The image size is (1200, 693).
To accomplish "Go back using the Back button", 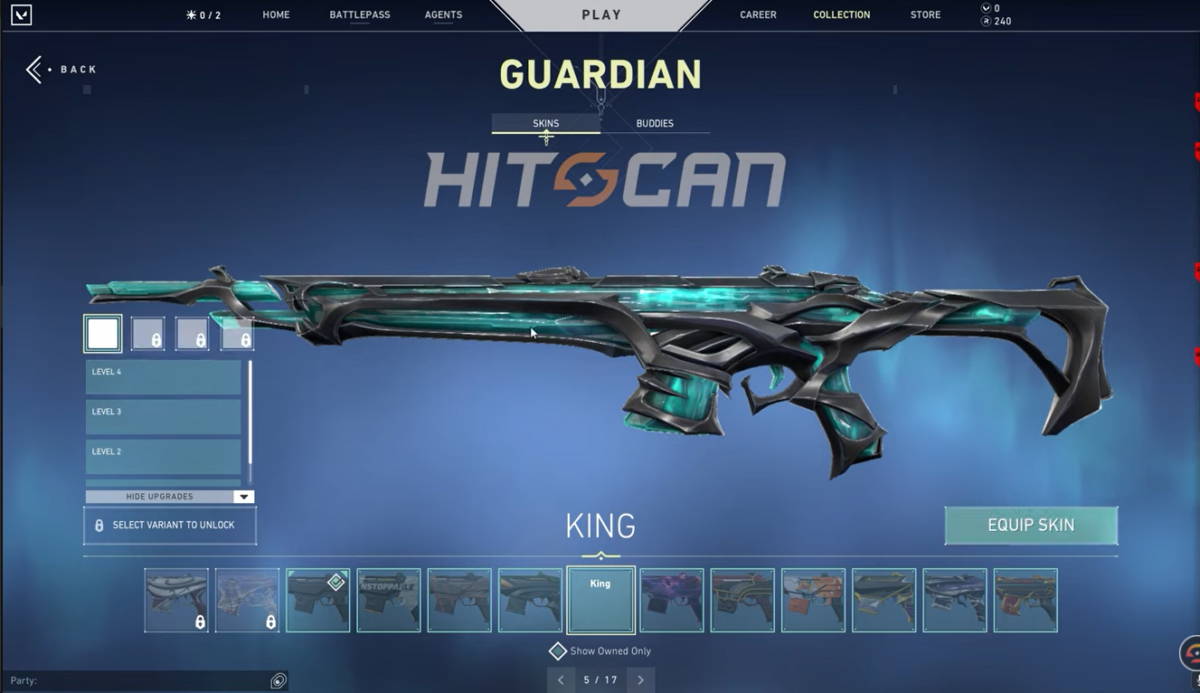I will [62, 69].
